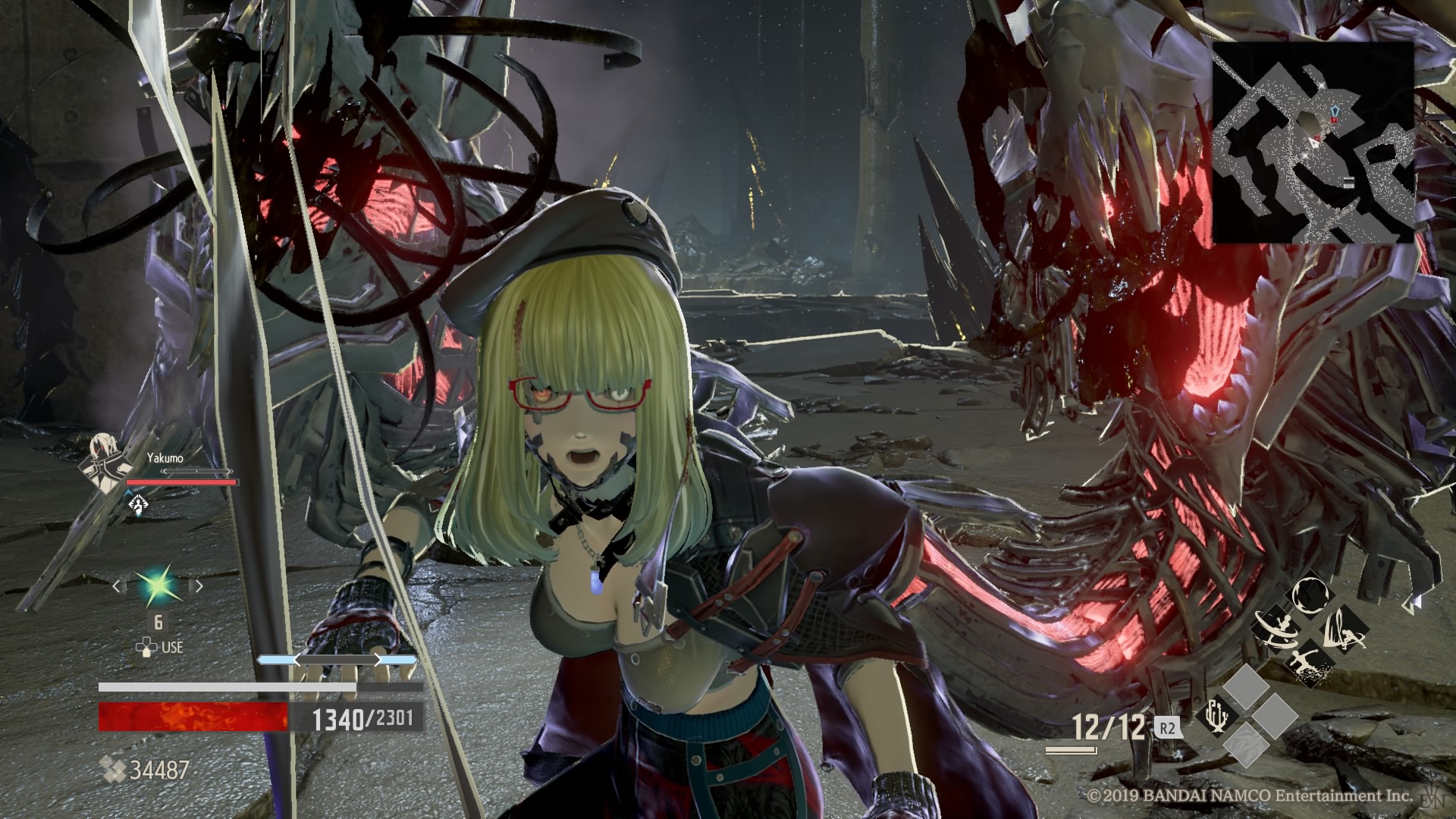This screenshot has height=819, width=1456.
Task: Open the dungeon minimap
Action: point(1313,143)
